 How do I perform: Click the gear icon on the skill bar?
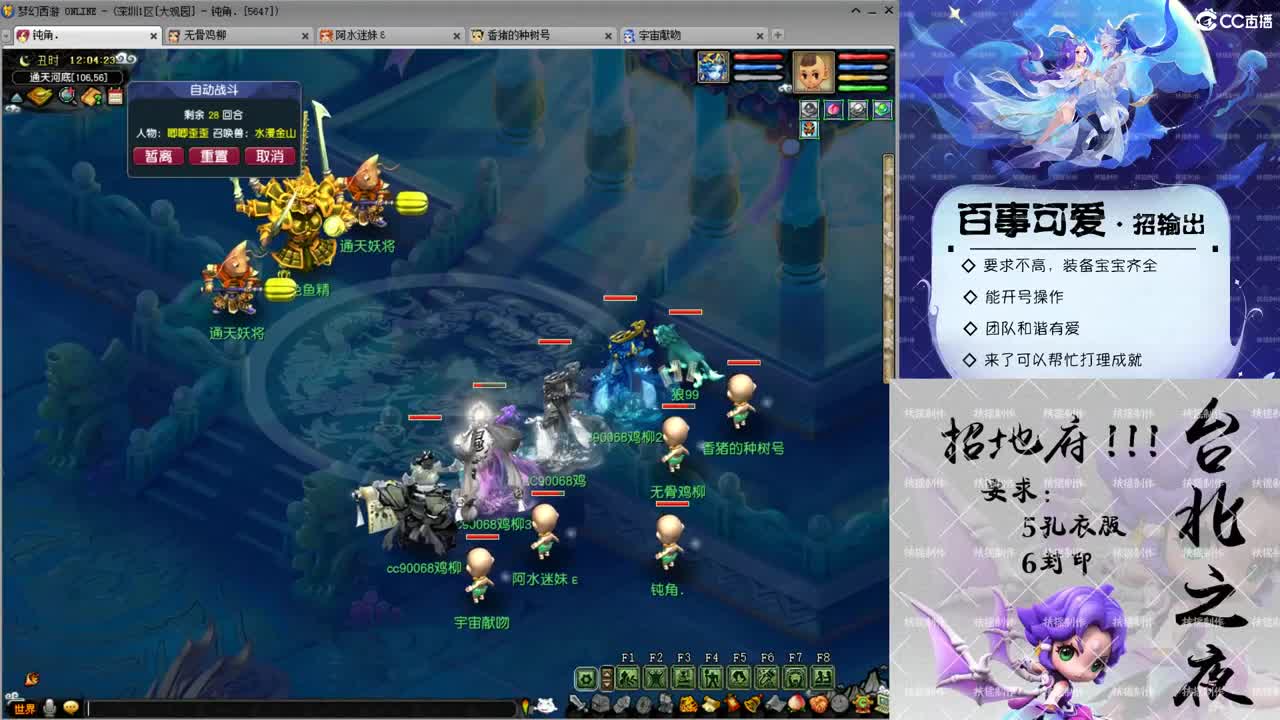pos(585,677)
